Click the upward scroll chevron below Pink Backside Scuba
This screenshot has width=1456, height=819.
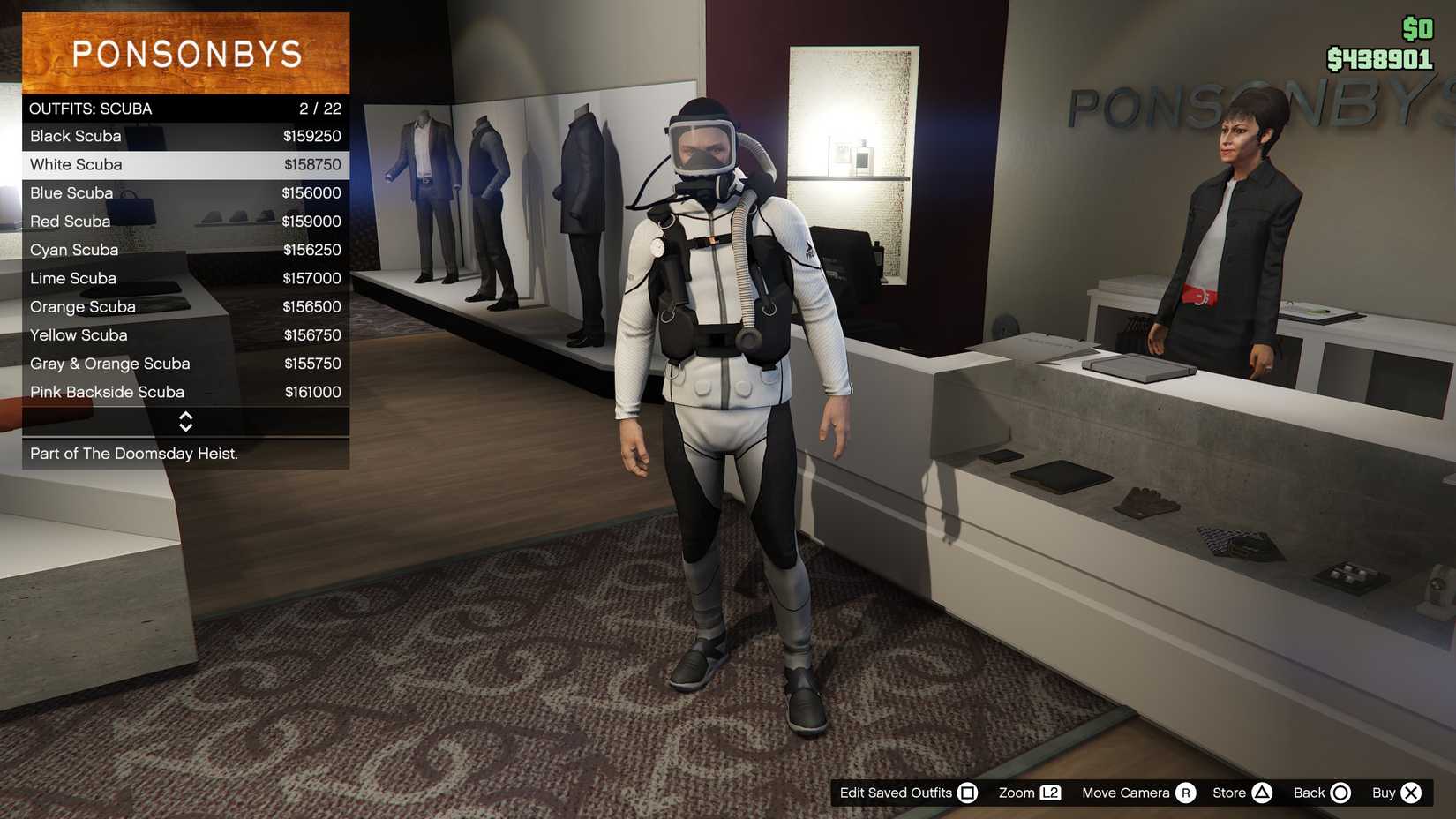(186, 417)
